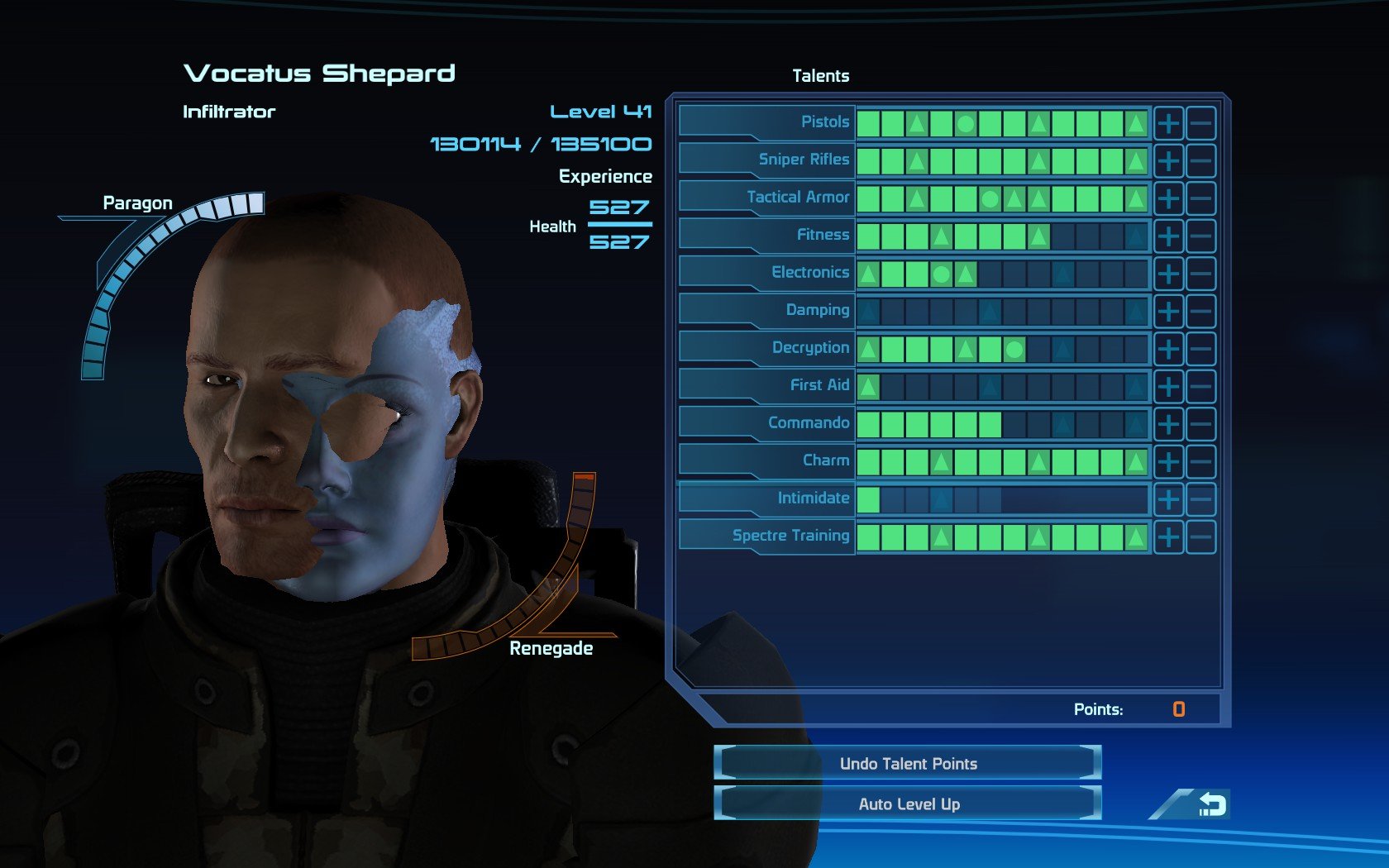Add a point to Pistols talent
This screenshot has width=1389, height=868.
coord(1168,124)
